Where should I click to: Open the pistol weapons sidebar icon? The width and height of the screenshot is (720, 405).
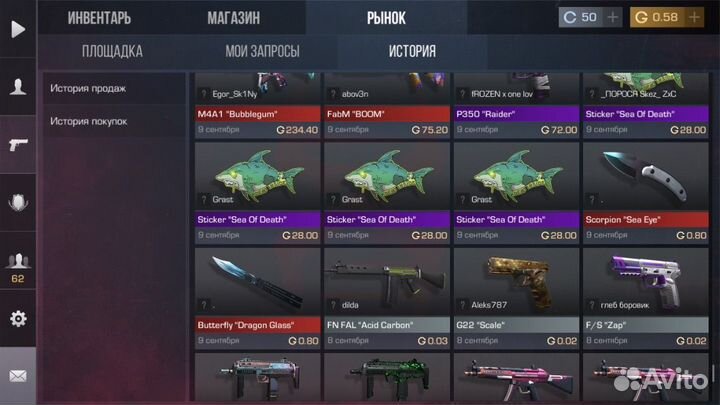coord(18,144)
